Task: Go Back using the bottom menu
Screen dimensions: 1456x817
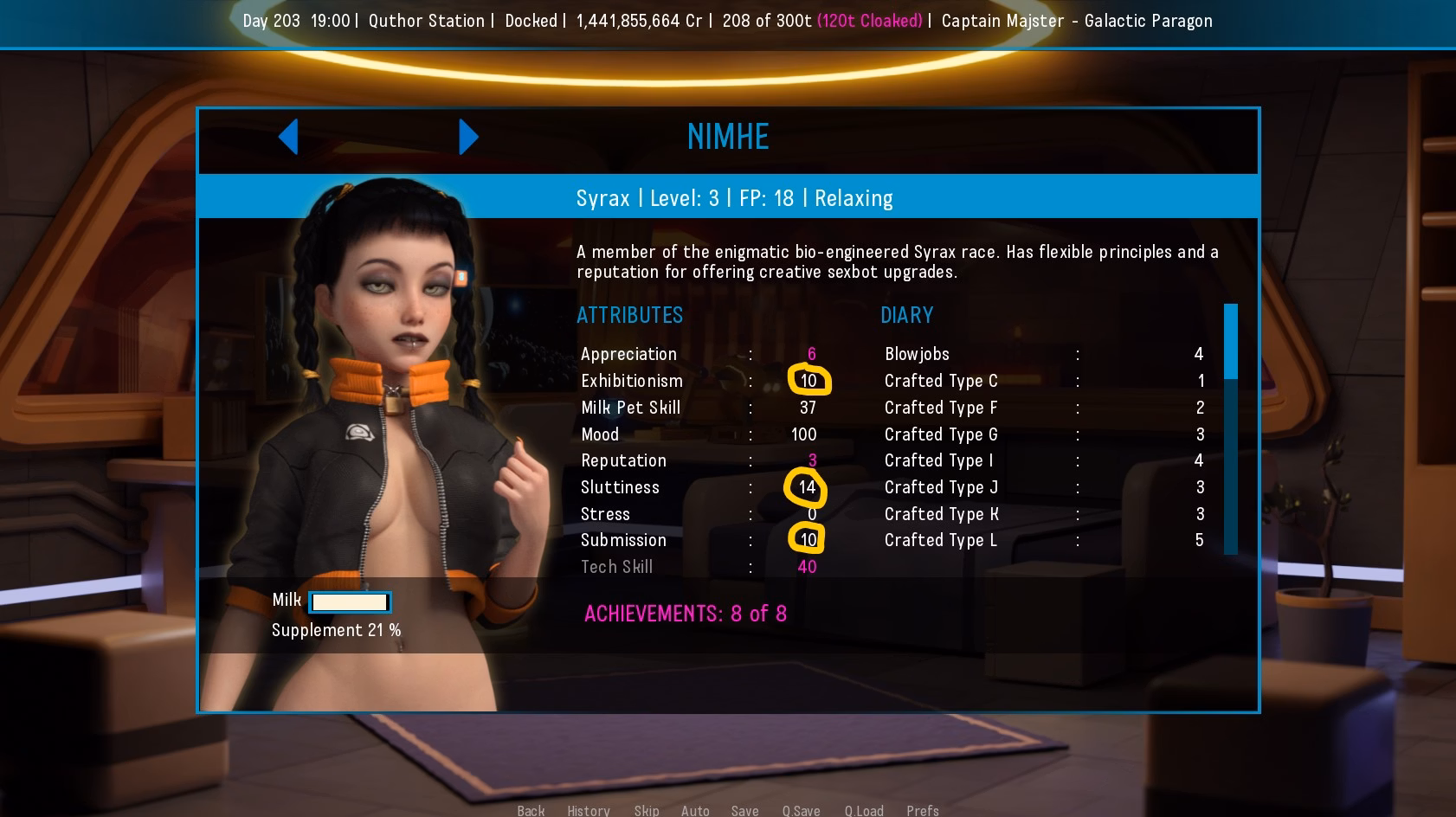Action: [531, 810]
